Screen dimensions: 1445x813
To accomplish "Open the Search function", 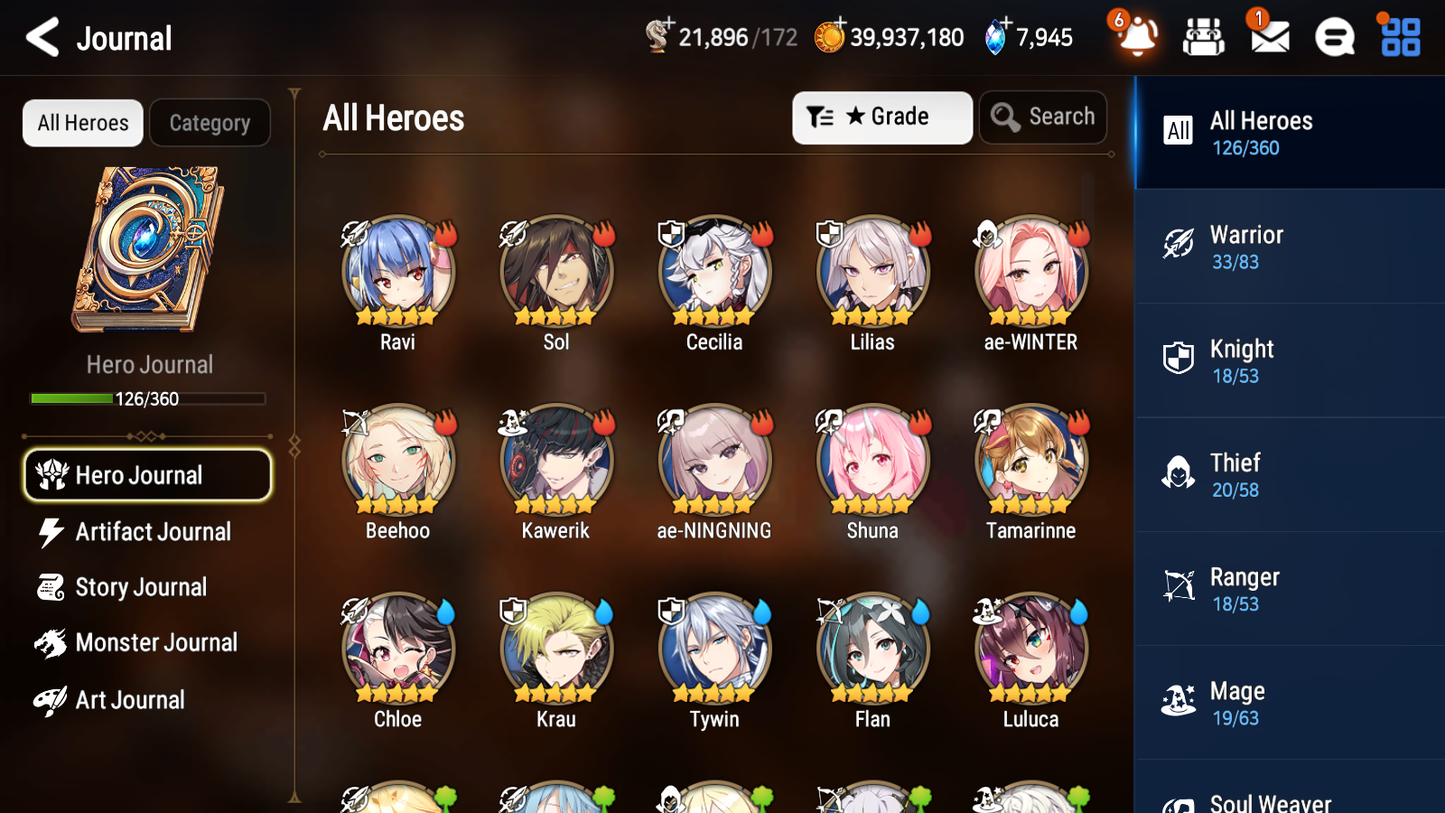I will point(1043,116).
